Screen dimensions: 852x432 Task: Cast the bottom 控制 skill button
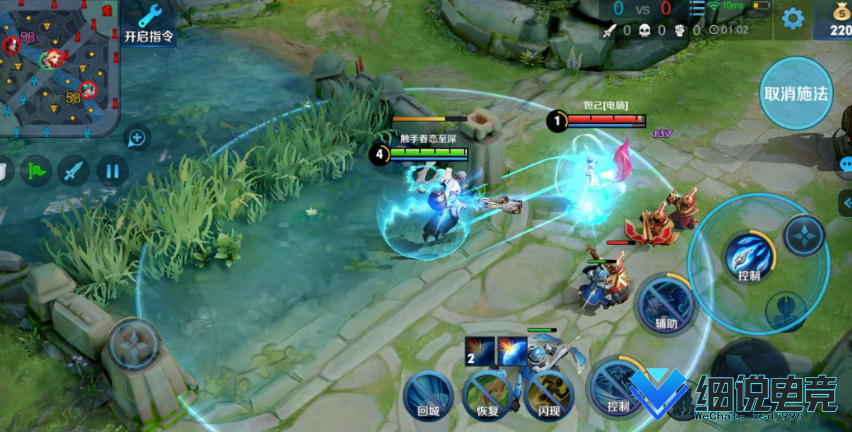[616, 386]
